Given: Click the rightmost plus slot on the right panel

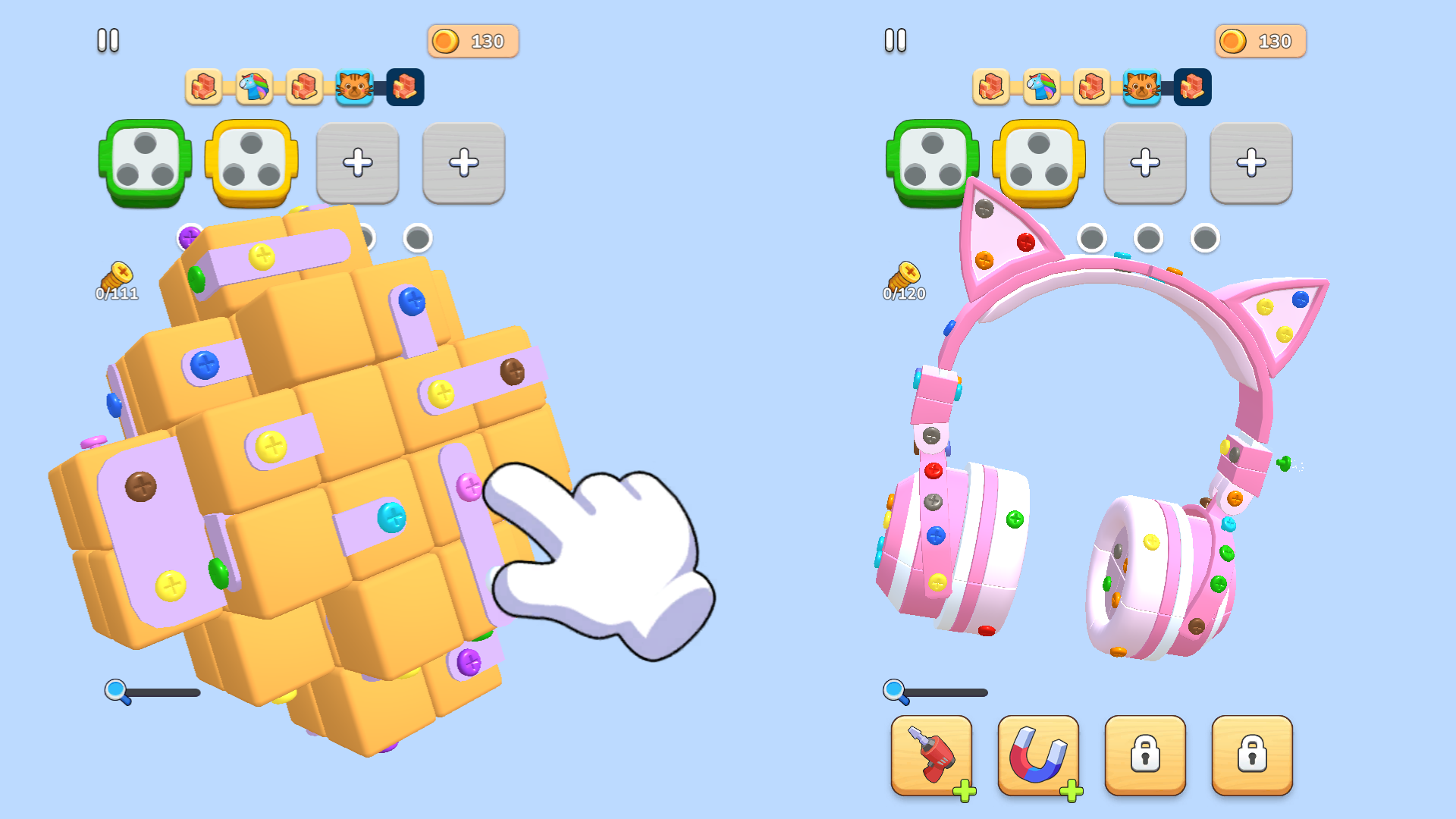Looking at the screenshot, I should click(x=1251, y=162).
